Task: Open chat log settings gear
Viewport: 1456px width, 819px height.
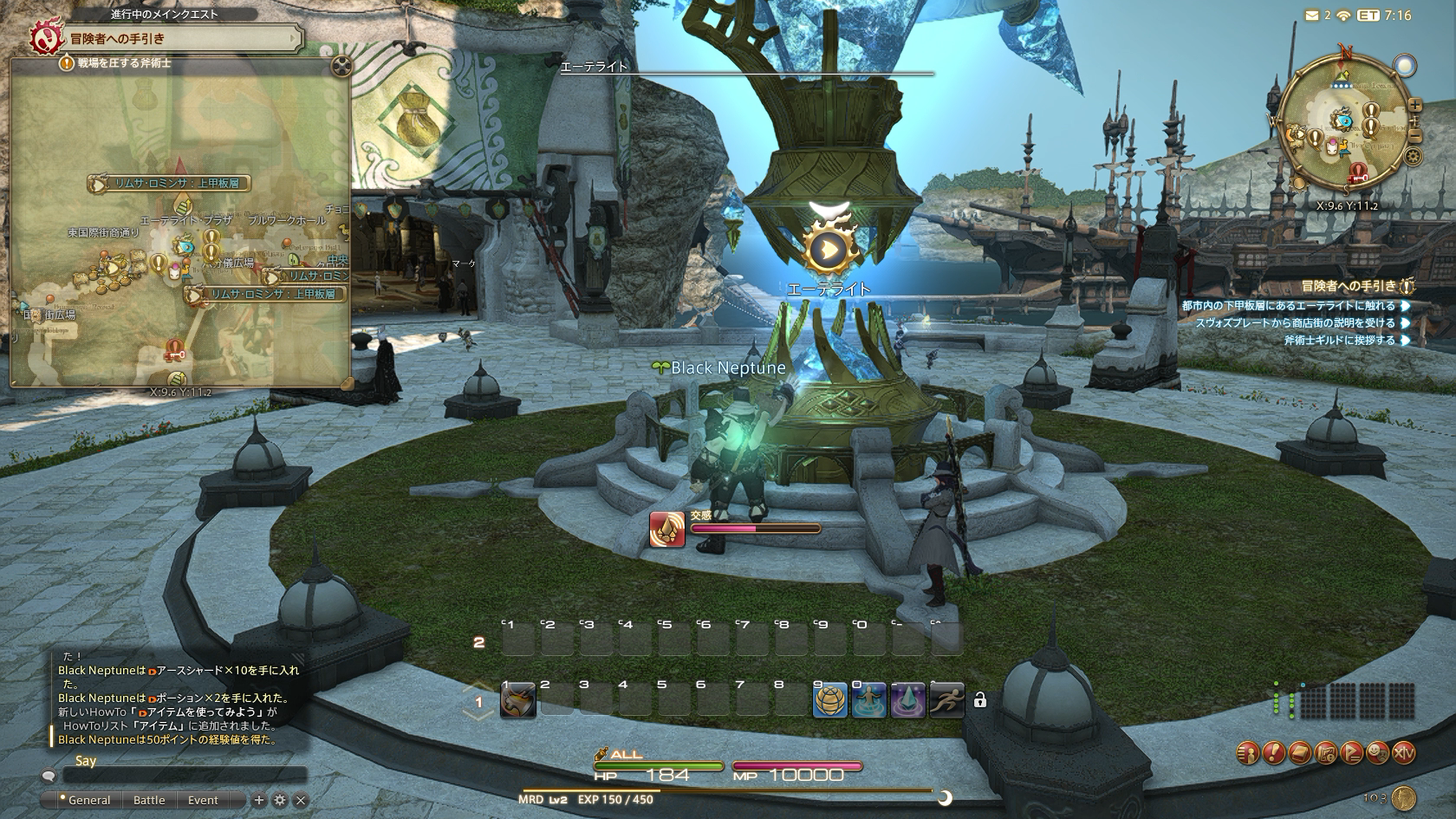Action: tap(280, 801)
